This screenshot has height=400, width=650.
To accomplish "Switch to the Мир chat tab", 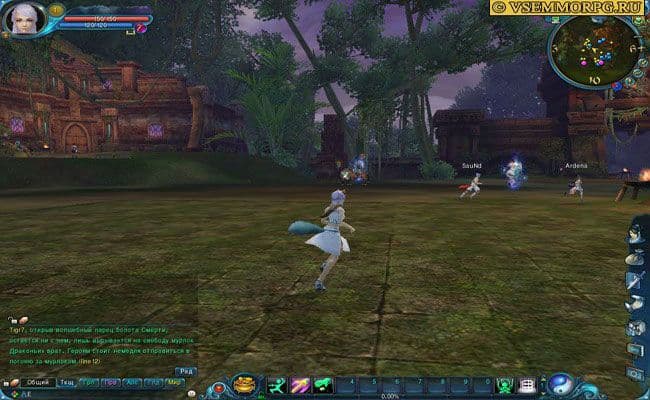I will pos(174,383).
